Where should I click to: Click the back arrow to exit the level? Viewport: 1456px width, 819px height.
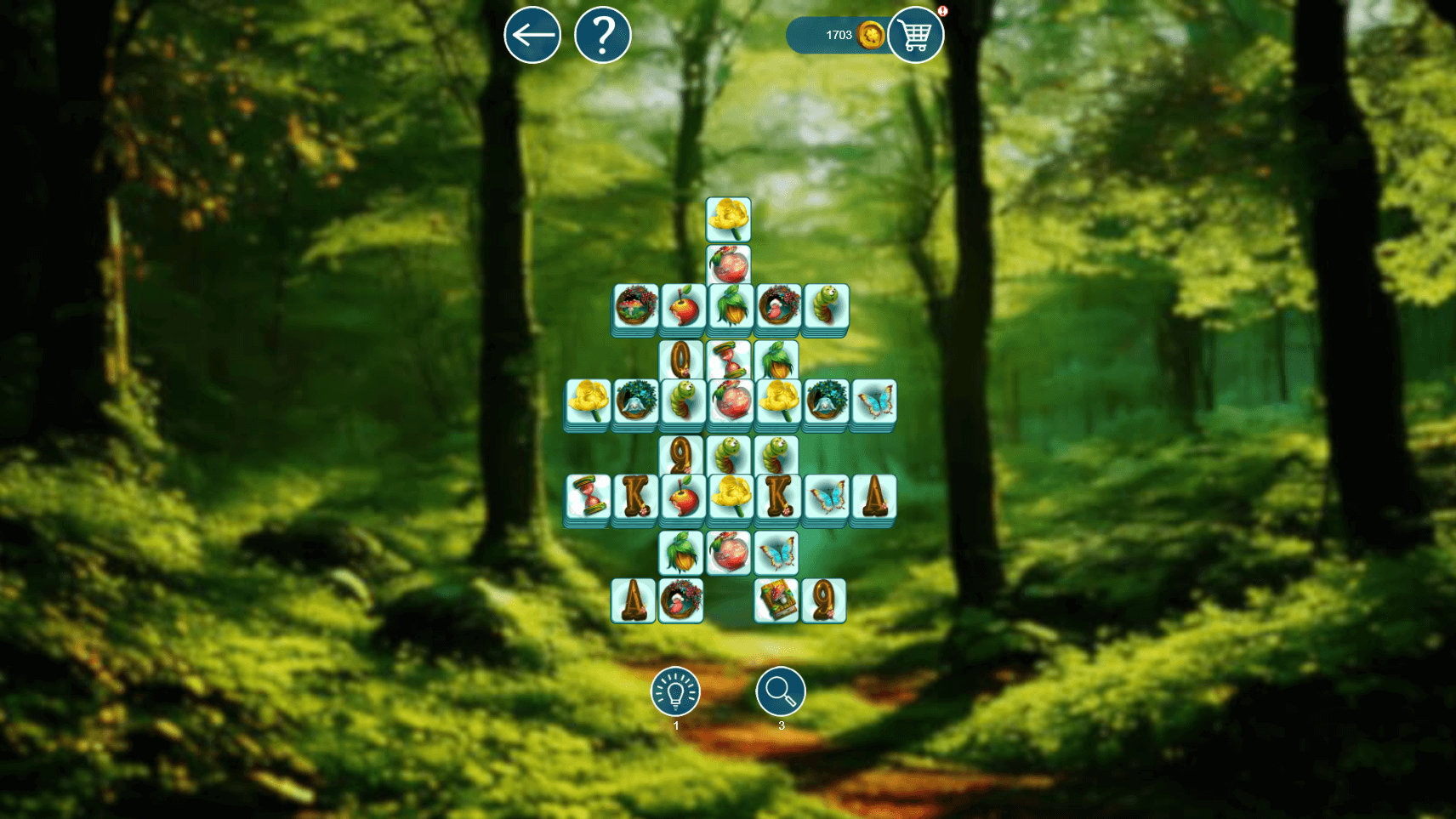click(x=532, y=35)
